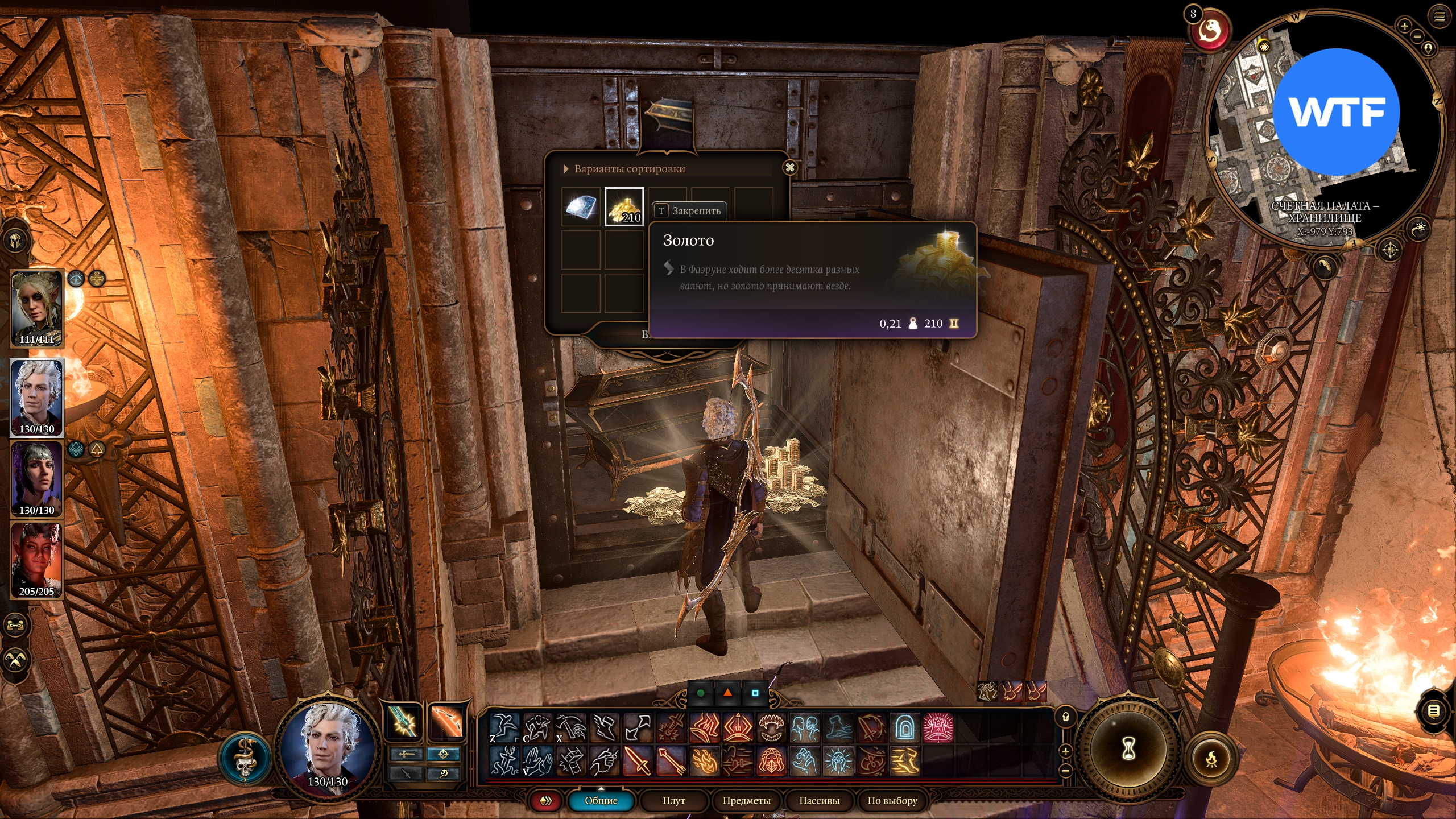Switch to the Пассивы tab
Viewport: 1456px width, 819px height.
(x=819, y=800)
